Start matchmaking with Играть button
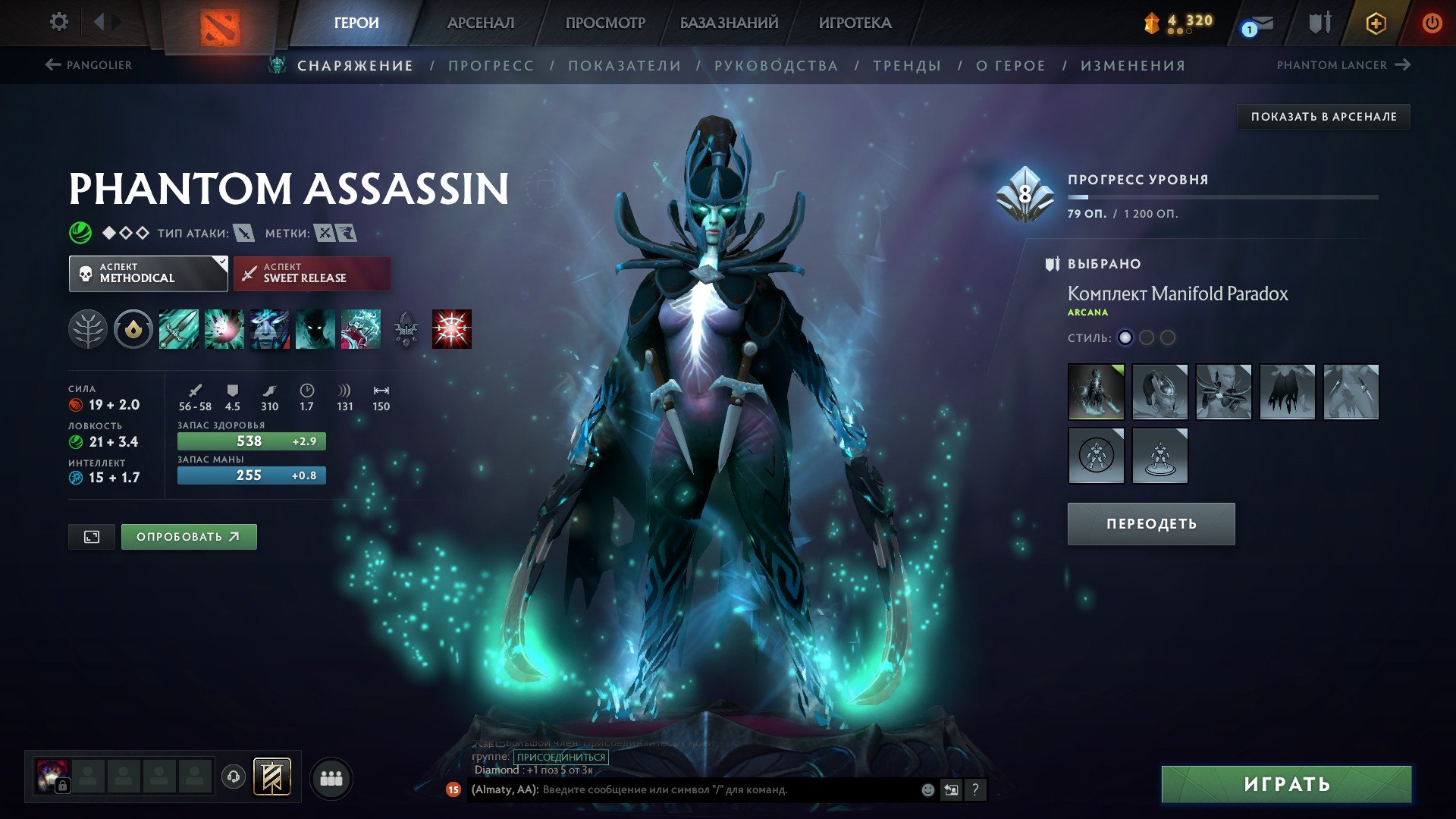1456x819 pixels. pos(1286,784)
